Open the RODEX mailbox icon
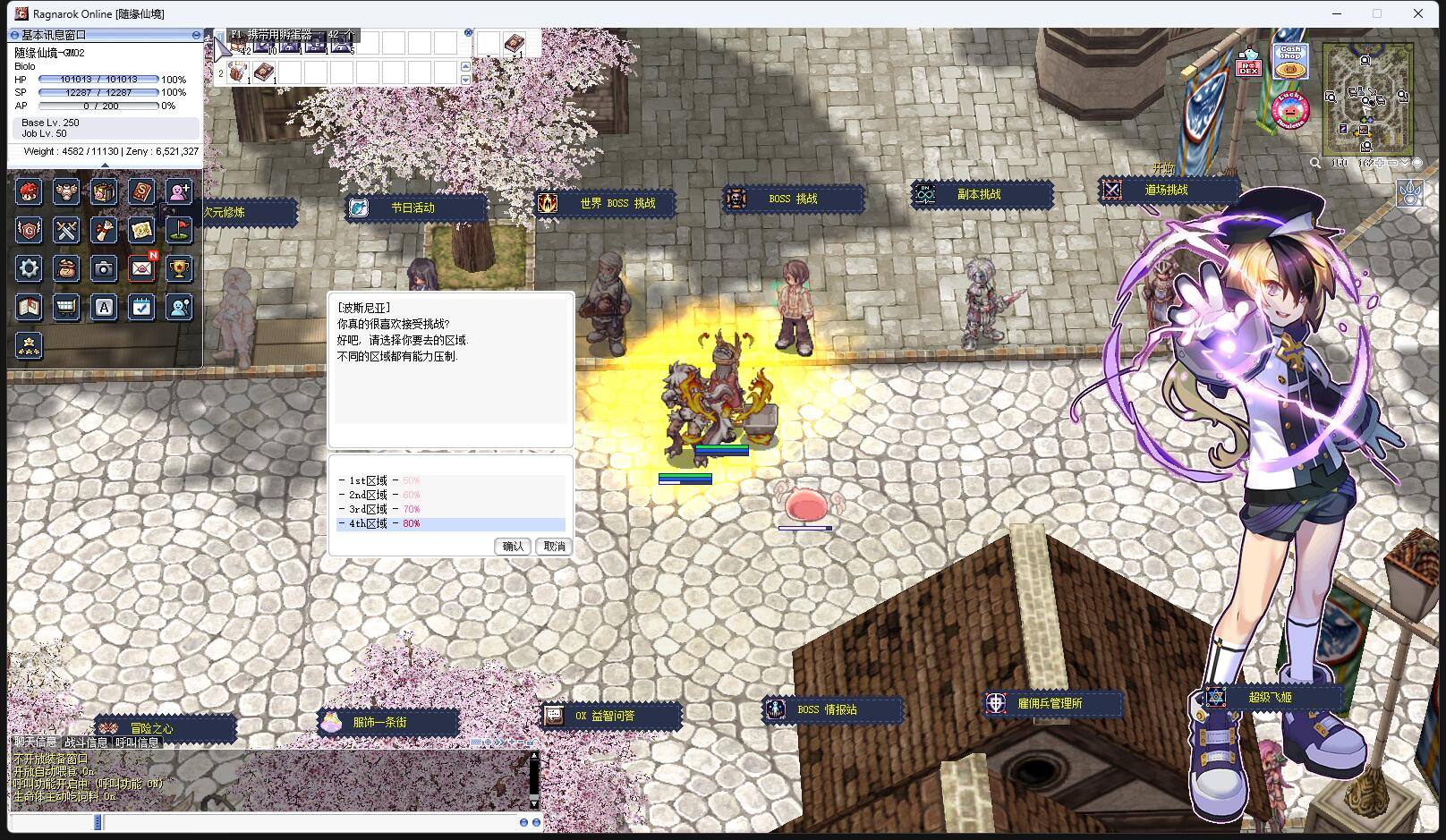The image size is (1446, 840). pos(1248,64)
